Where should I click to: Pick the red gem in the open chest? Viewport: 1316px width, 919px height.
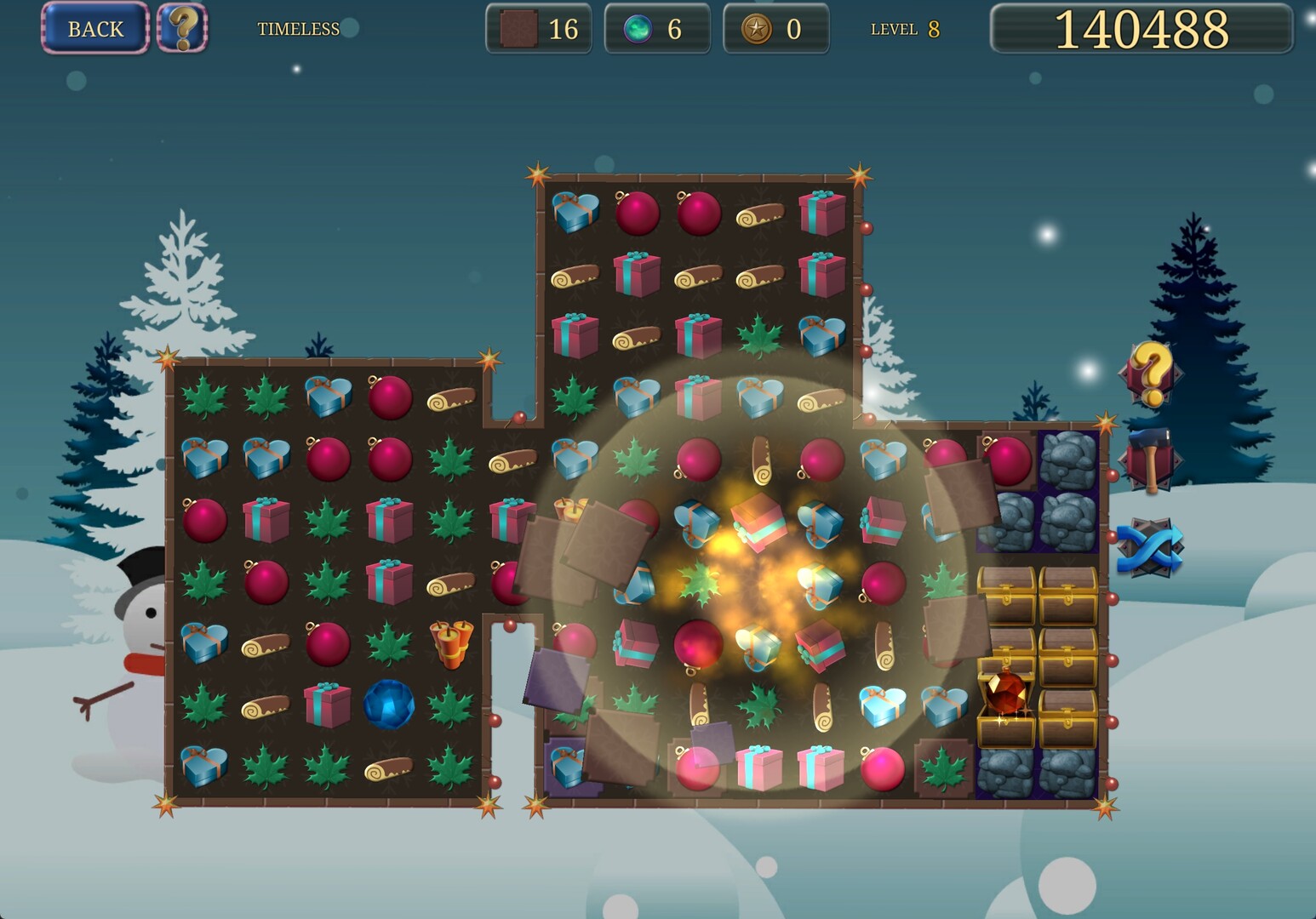(1005, 694)
